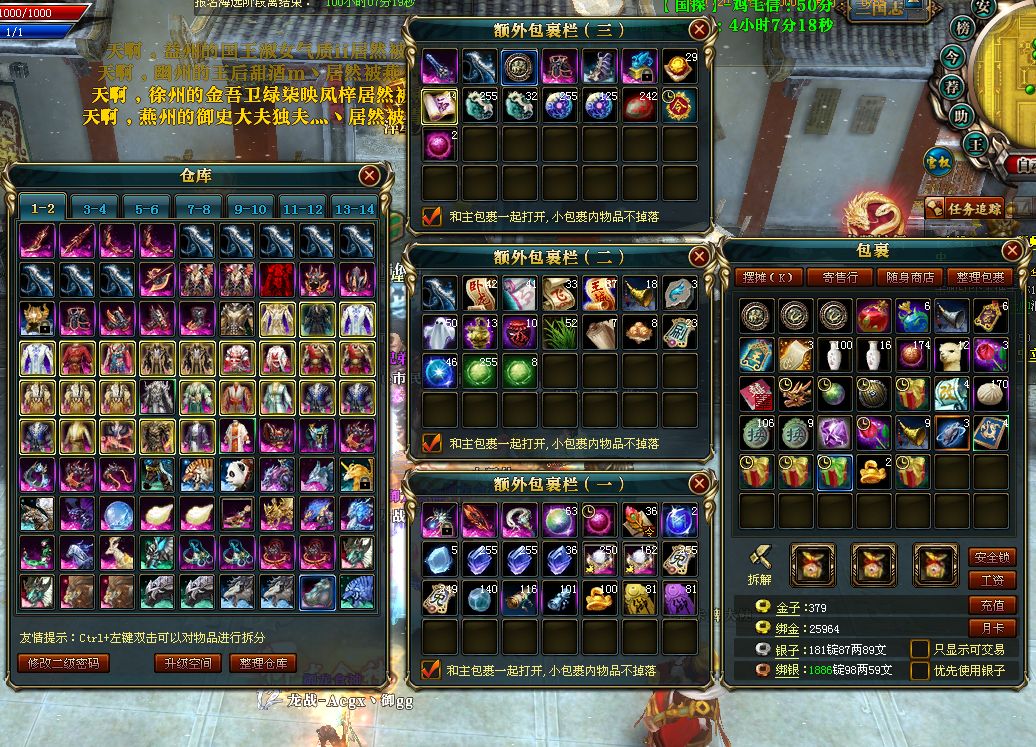Select the alpaca item in the bag
The width and height of the screenshot is (1036, 747).
[951, 354]
